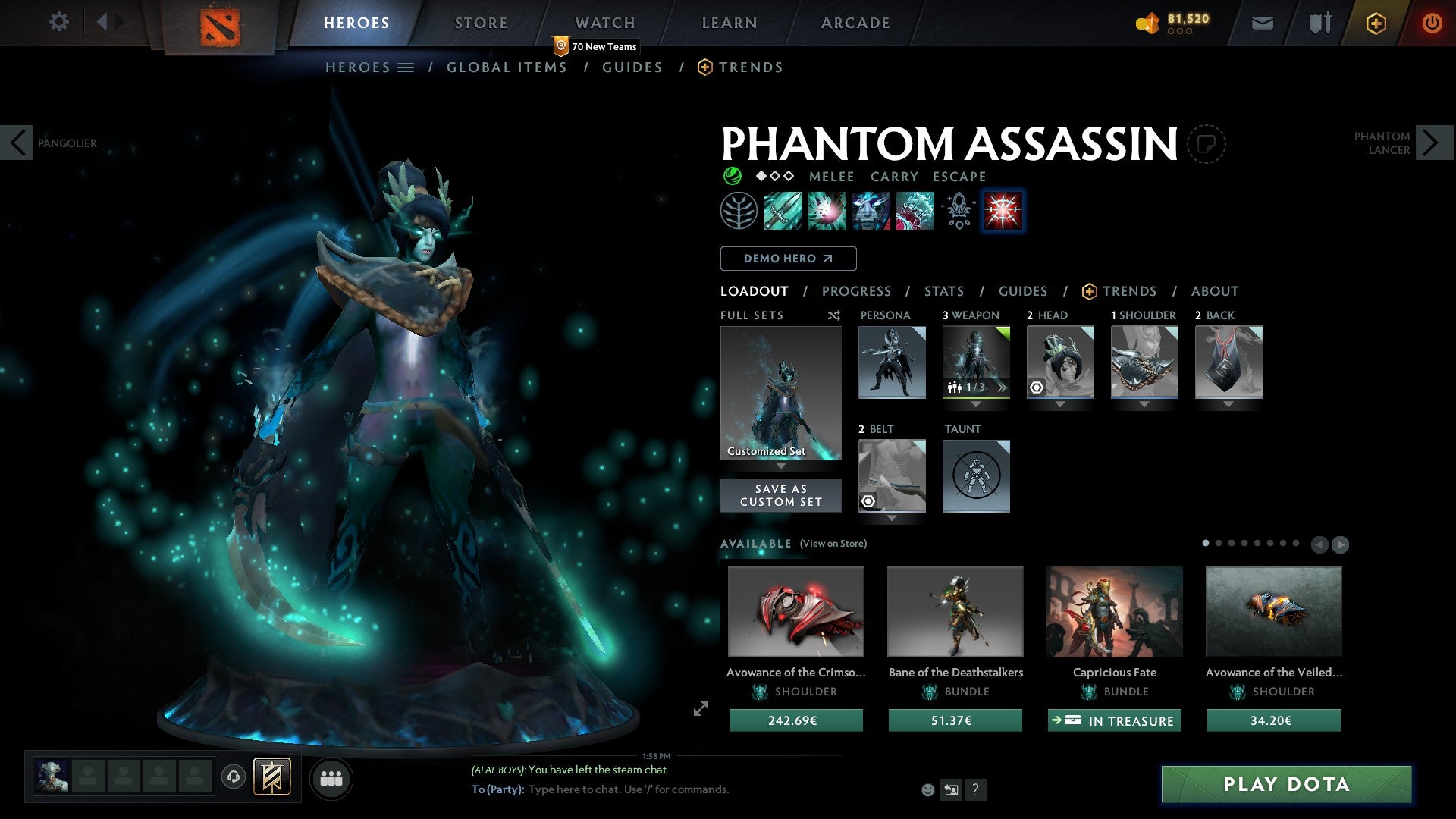Launch the Demo Hero mode
Image resolution: width=1456 pixels, height=819 pixels.
[x=788, y=259]
